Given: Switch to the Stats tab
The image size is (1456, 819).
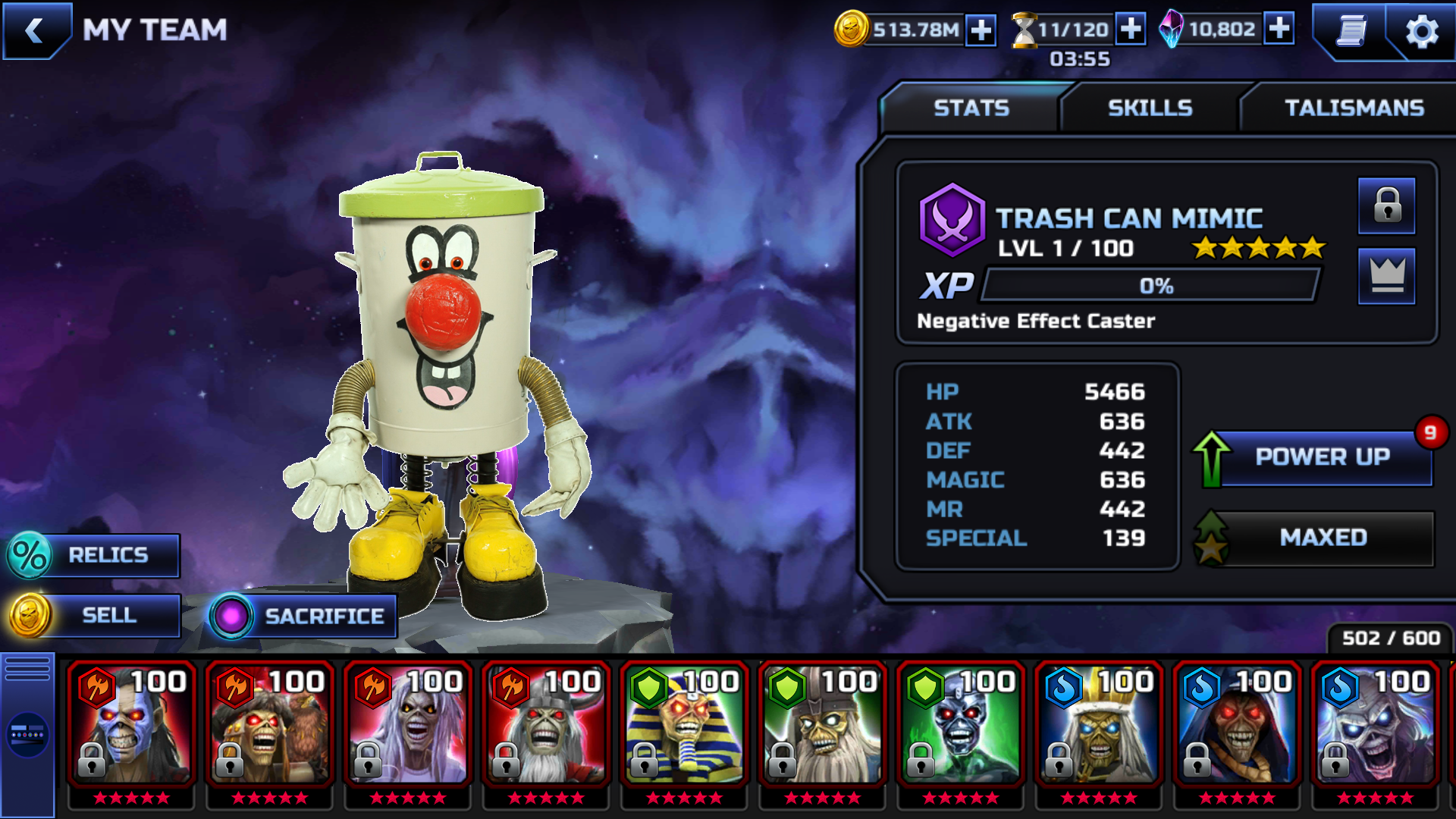Looking at the screenshot, I should tap(971, 108).
